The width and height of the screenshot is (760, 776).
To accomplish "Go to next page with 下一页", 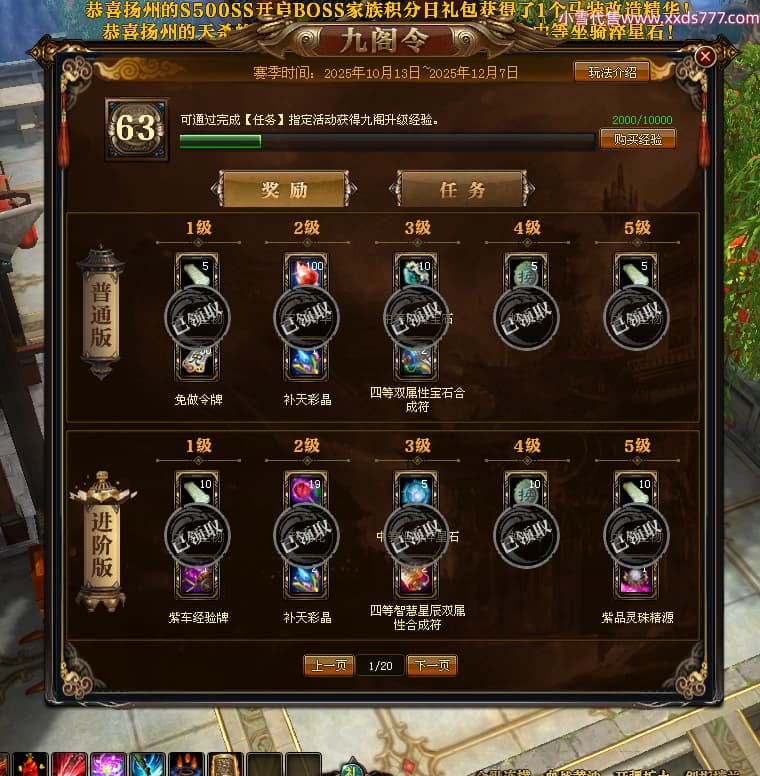I will coord(432,665).
